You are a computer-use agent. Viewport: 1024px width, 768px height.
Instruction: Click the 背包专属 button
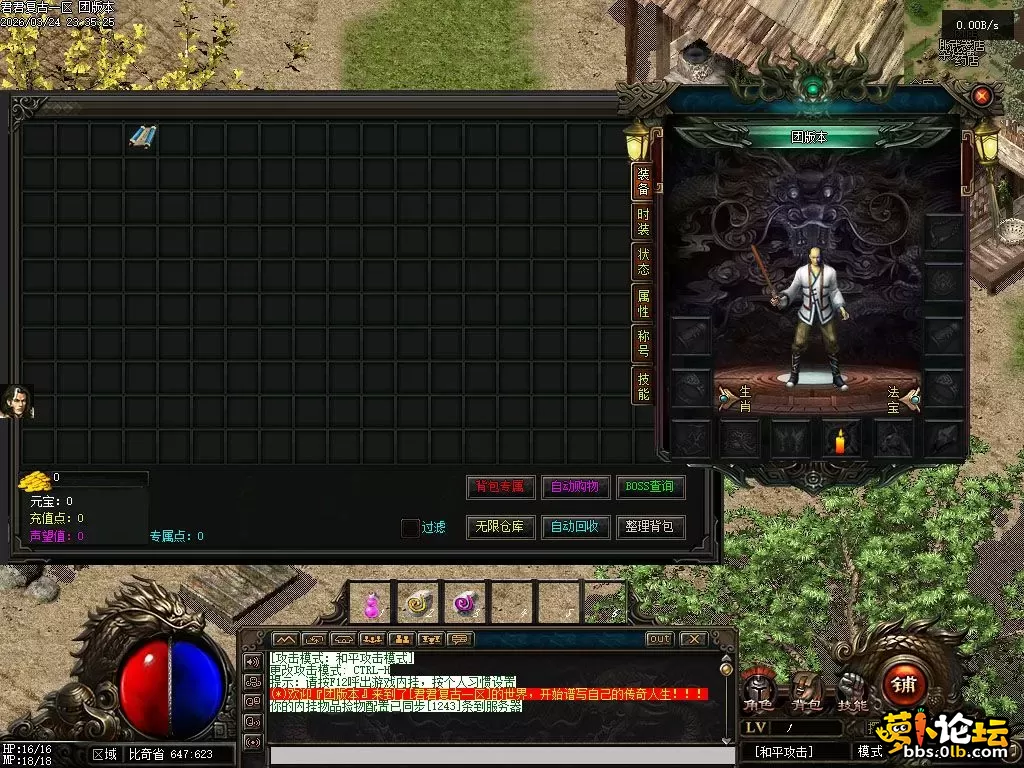coord(500,487)
